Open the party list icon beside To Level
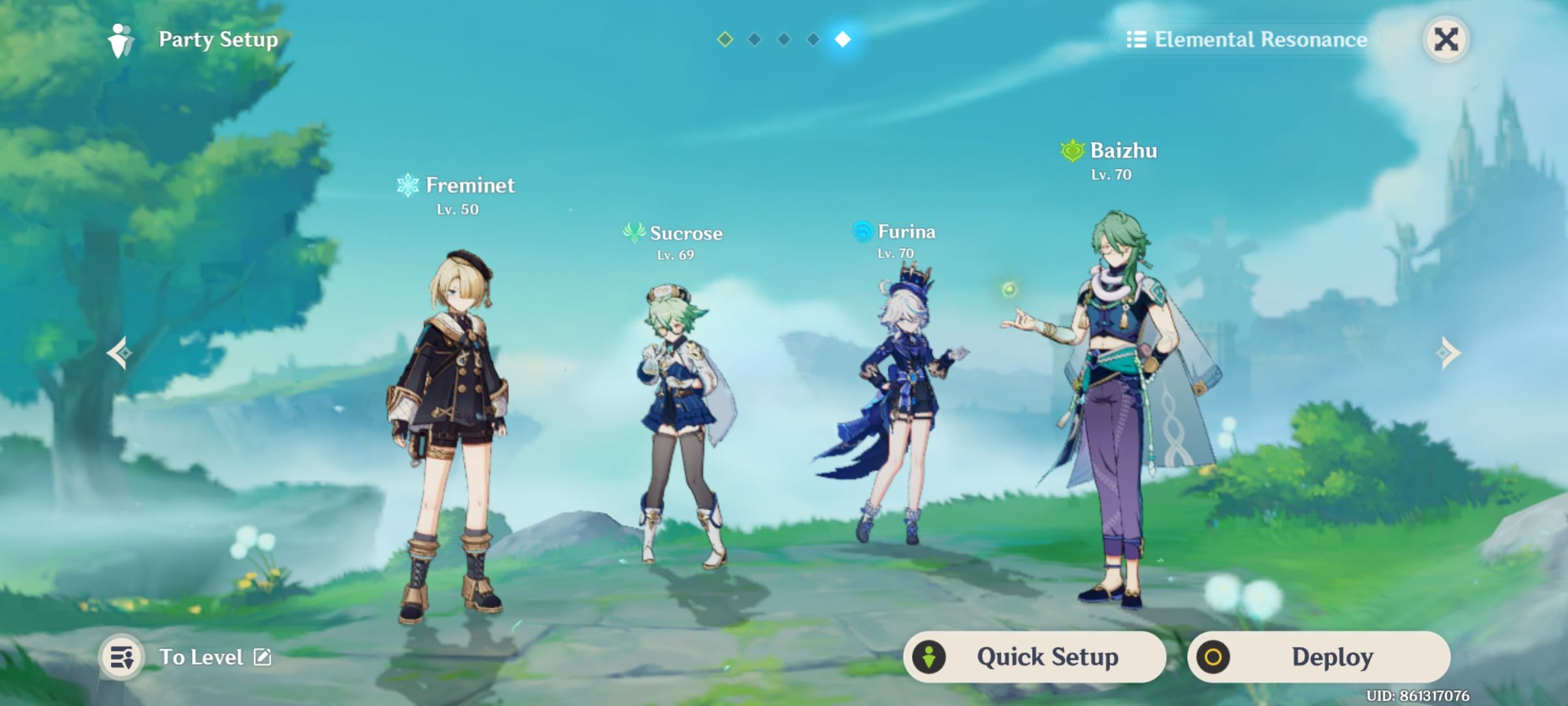Viewport: 1568px width, 706px height. point(122,657)
